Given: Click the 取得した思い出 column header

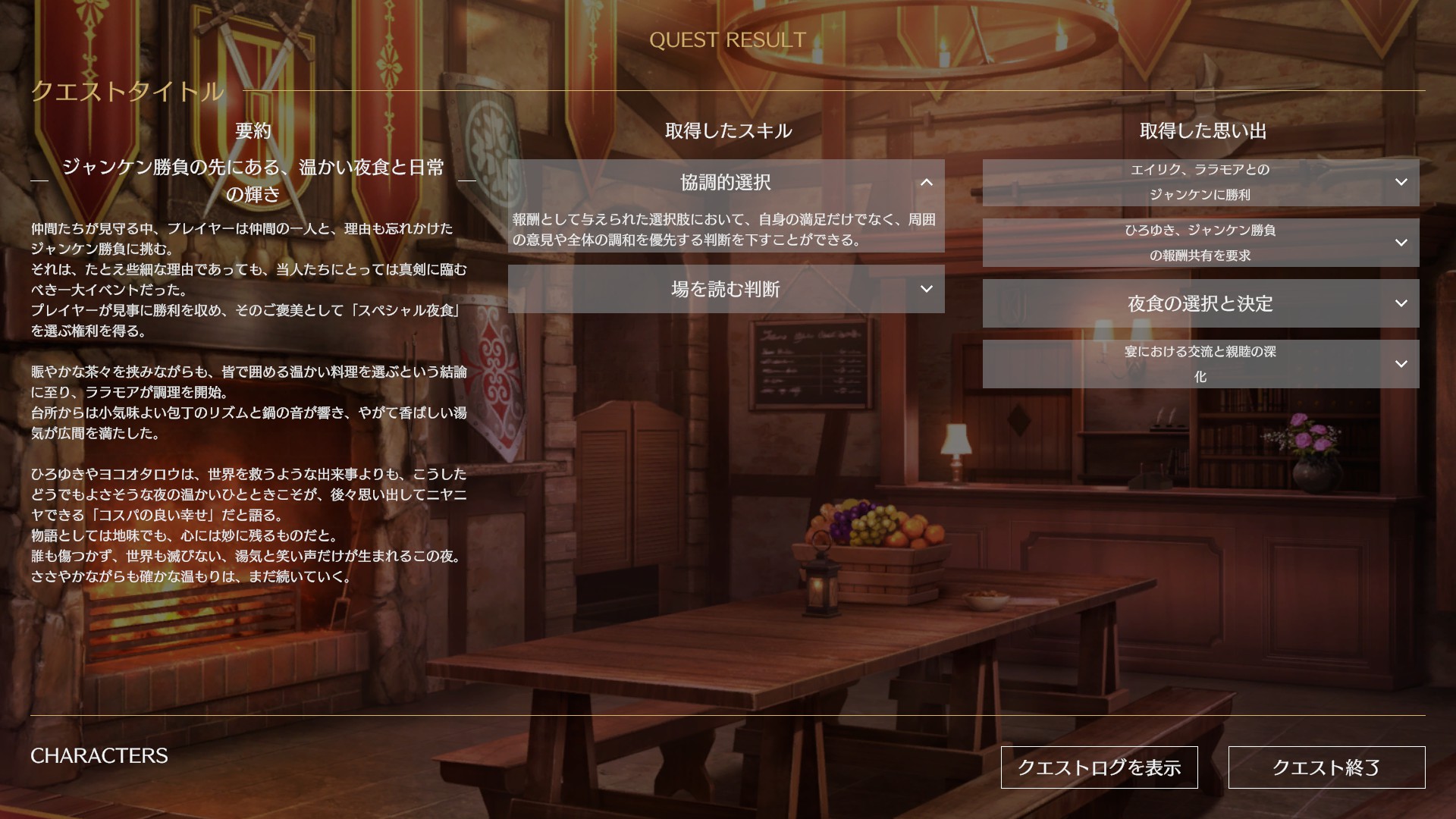Looking at the screenshot, I should click(x=1201, y=130).
